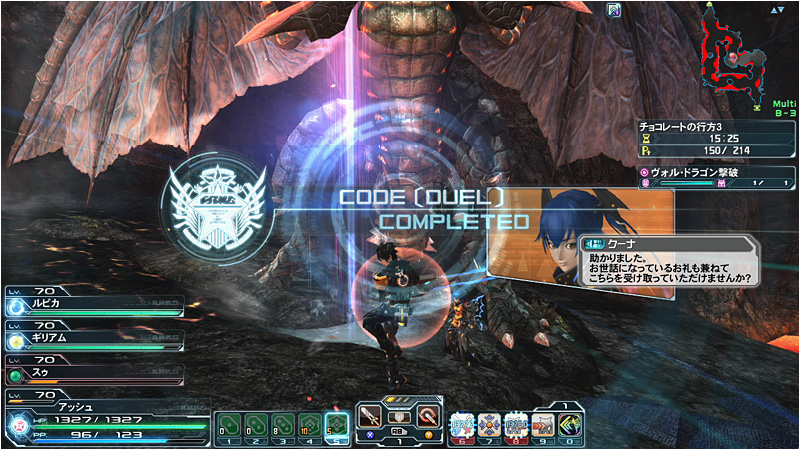Image resolution: width=800 pixels, height=450 pixels.
Task: Select the チョコレートの行方3 quest tracker
Action: (716, 140)
